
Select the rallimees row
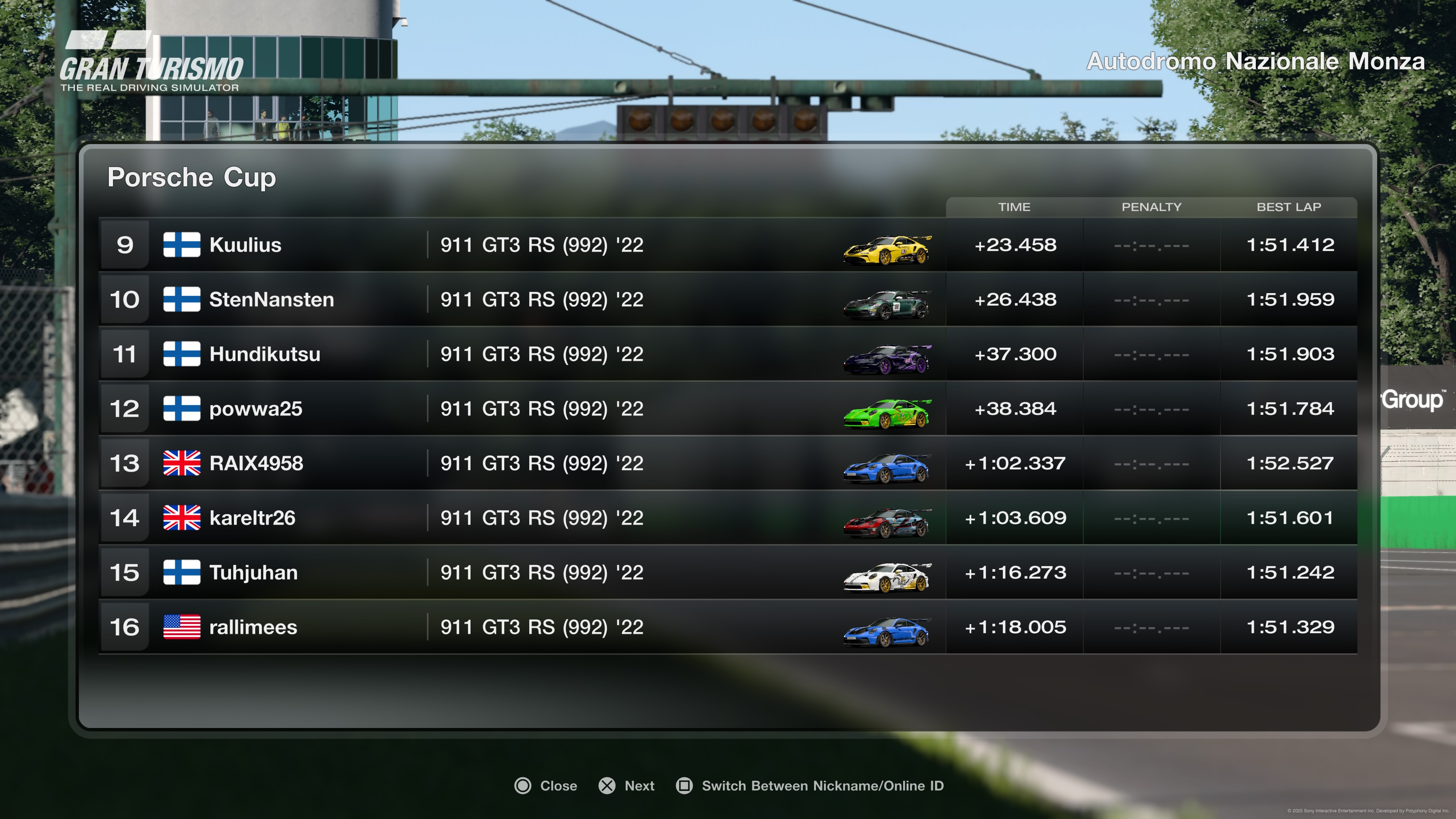coord(253,628)
